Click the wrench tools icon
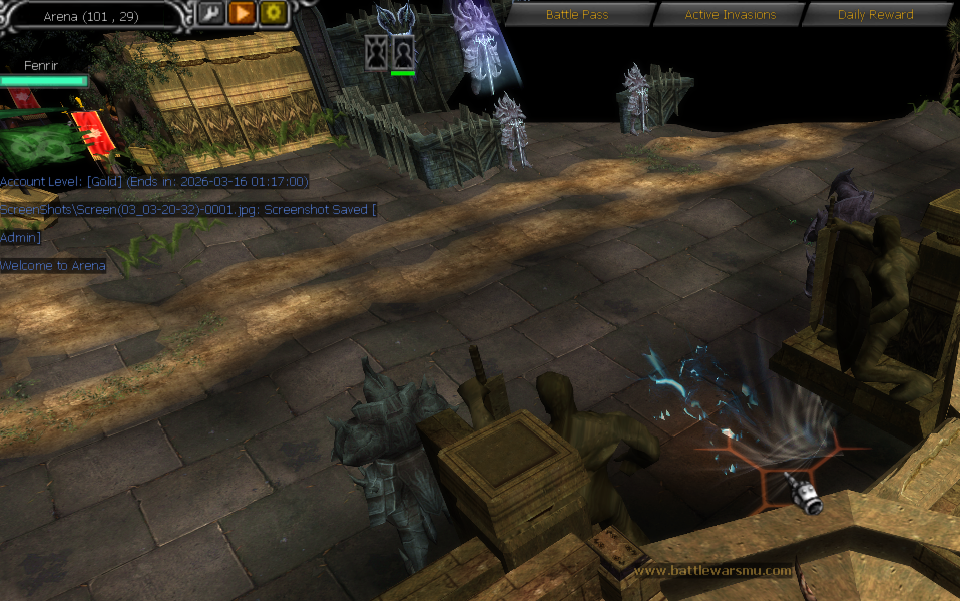960x601 pixels. [x=210, y=13]
